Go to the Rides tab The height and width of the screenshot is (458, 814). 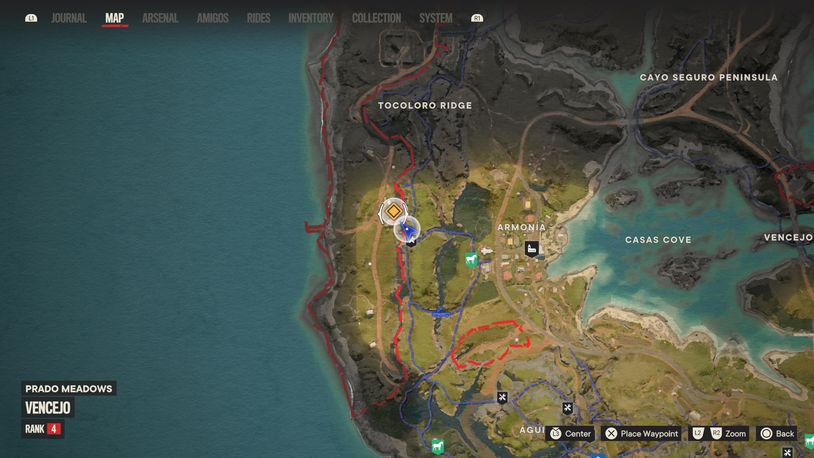(x=258, y=18)
